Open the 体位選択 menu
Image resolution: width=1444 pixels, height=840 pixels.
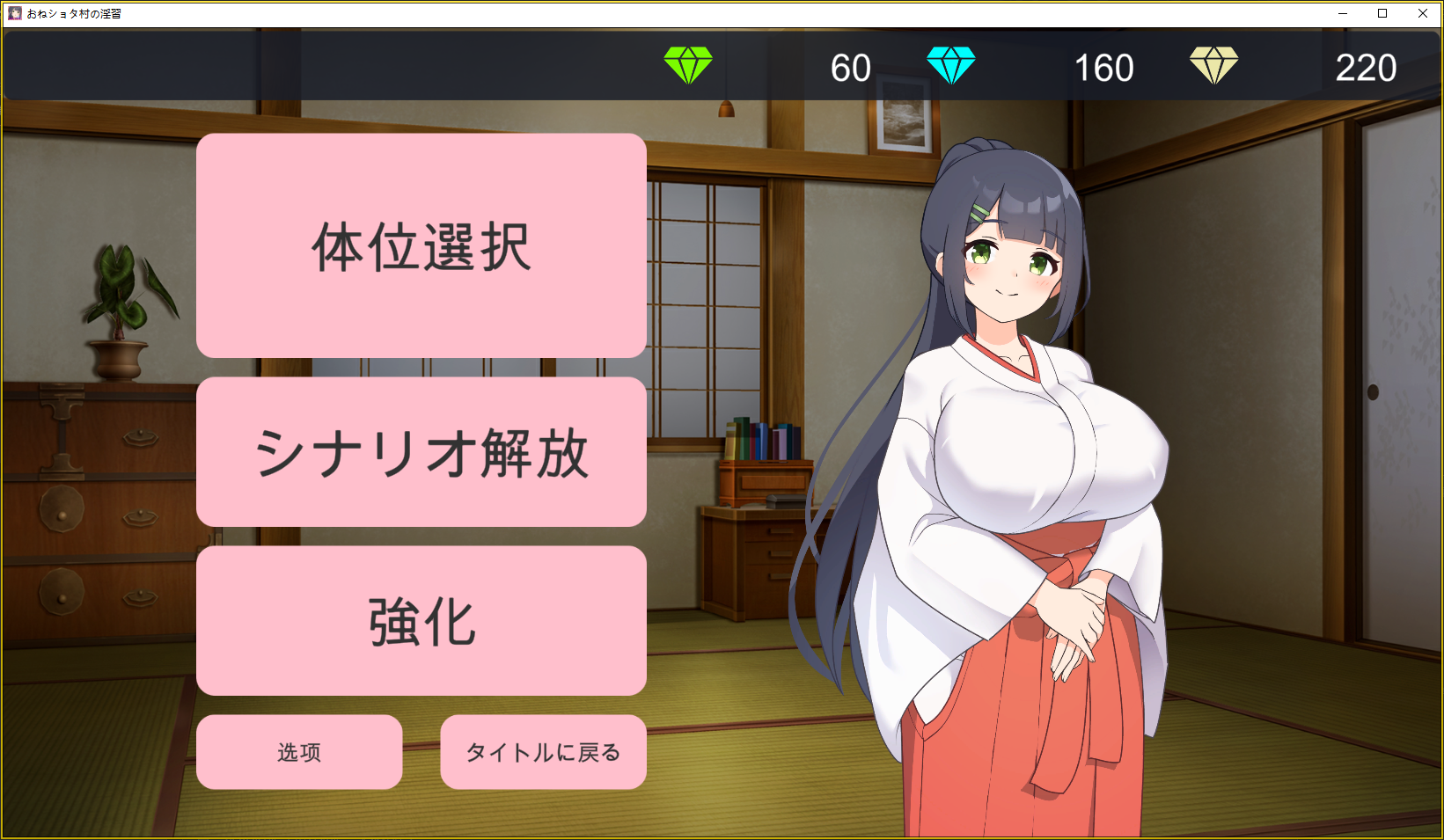click(421, 245)
